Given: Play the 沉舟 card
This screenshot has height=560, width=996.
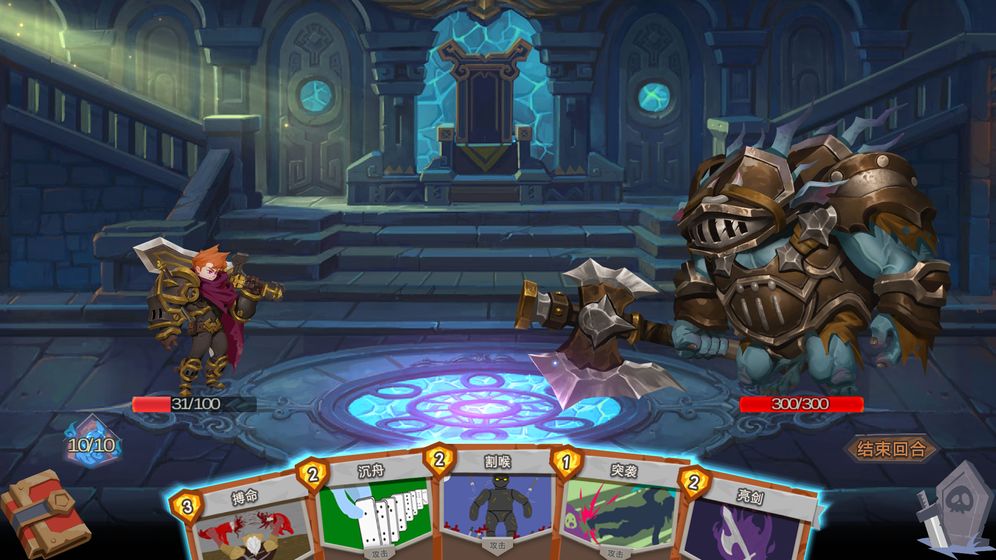Looking at the screenshot, I should (374, 510).
